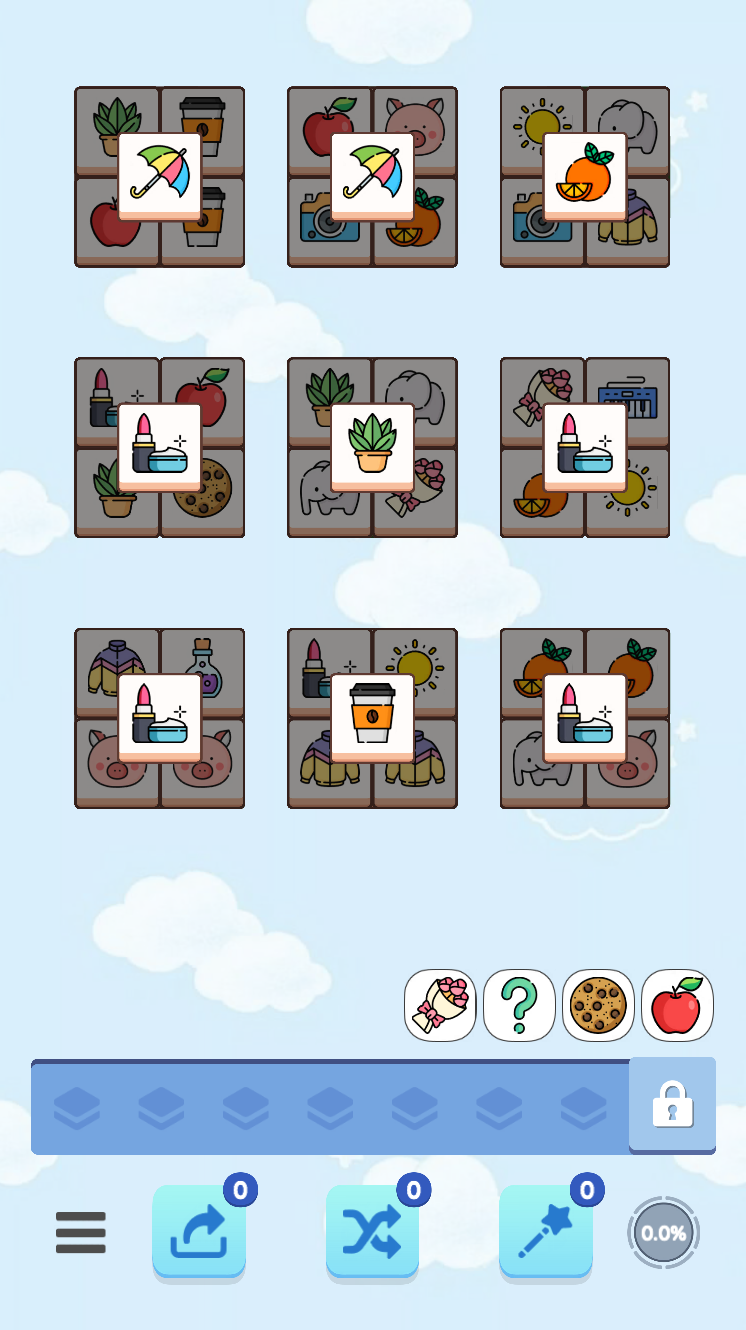746x1330 pixels.
Task: Use the undo arrow power-up
Action: pos(199,1231)
